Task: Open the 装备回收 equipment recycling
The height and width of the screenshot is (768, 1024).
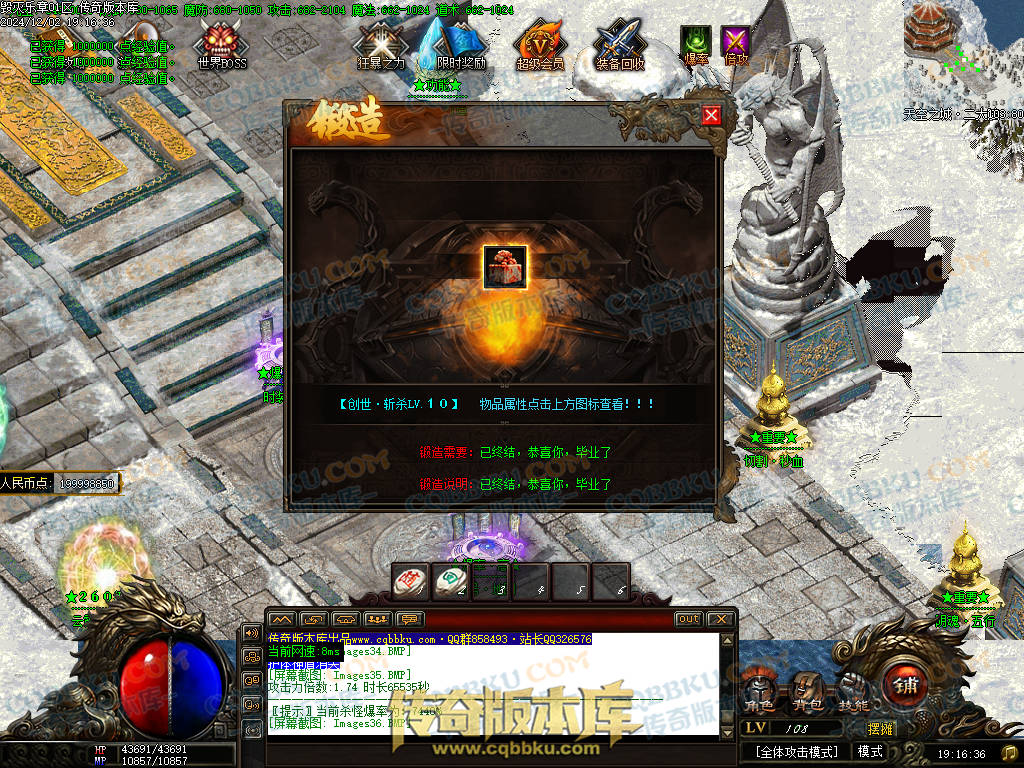Action: (x=620, y=44)
